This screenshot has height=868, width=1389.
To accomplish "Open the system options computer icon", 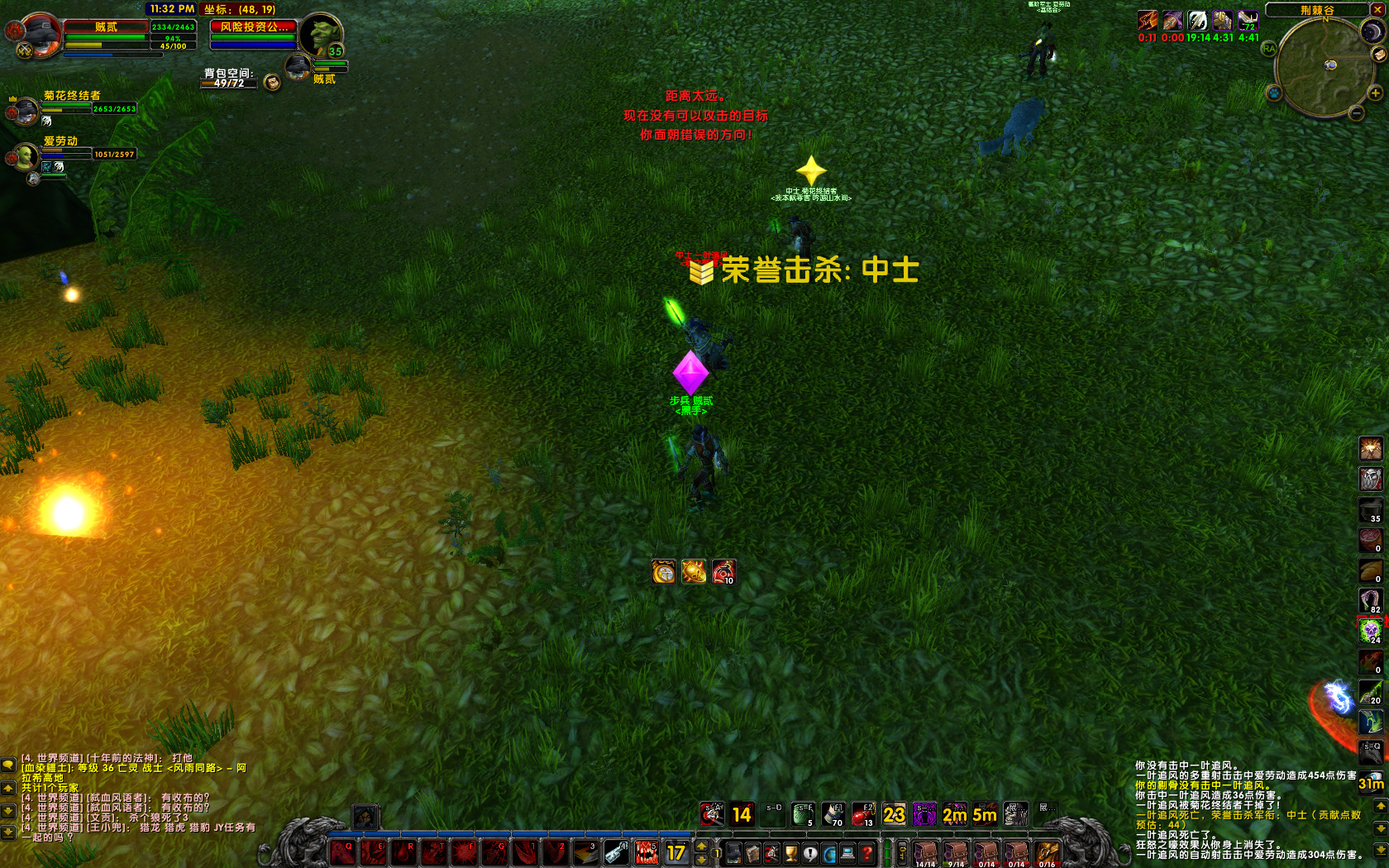I will 847,851.
